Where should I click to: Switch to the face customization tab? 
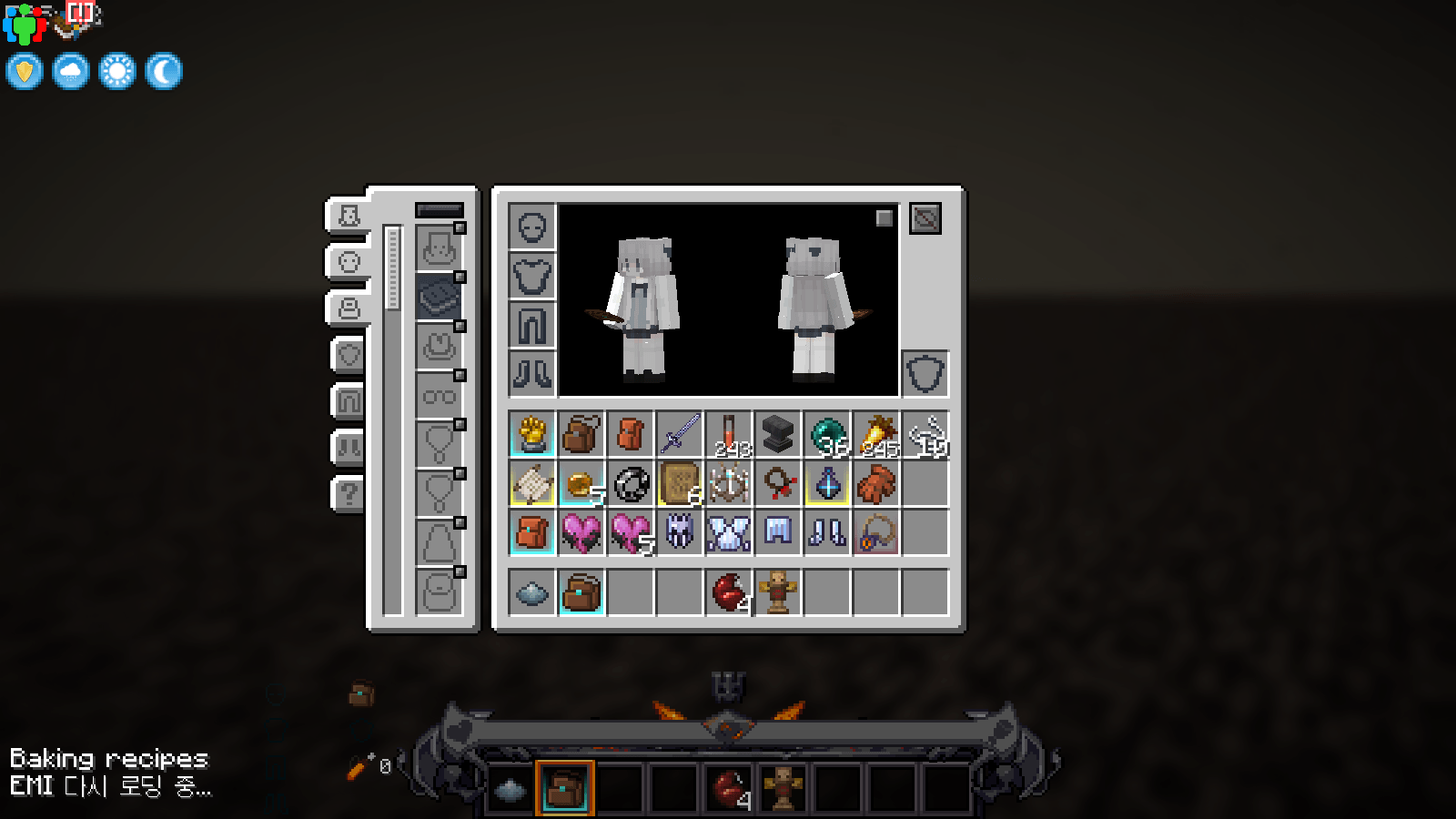[349, 263]
